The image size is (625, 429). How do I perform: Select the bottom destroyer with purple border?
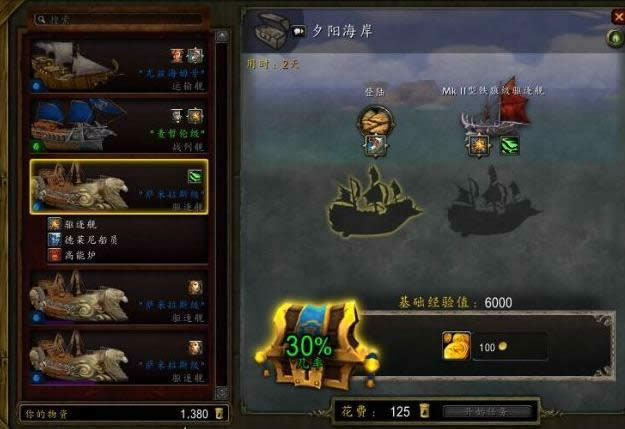coord(120,358)
